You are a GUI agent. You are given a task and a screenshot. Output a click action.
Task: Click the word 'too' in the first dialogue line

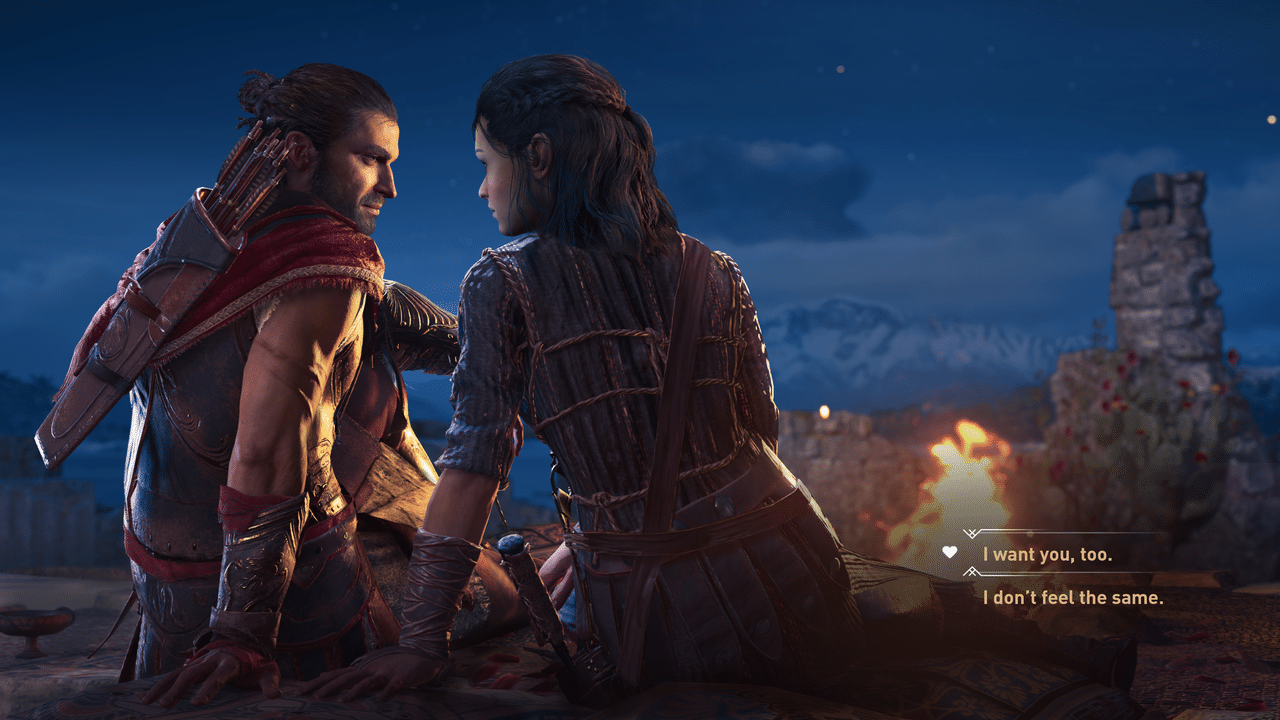(1096, 555)
